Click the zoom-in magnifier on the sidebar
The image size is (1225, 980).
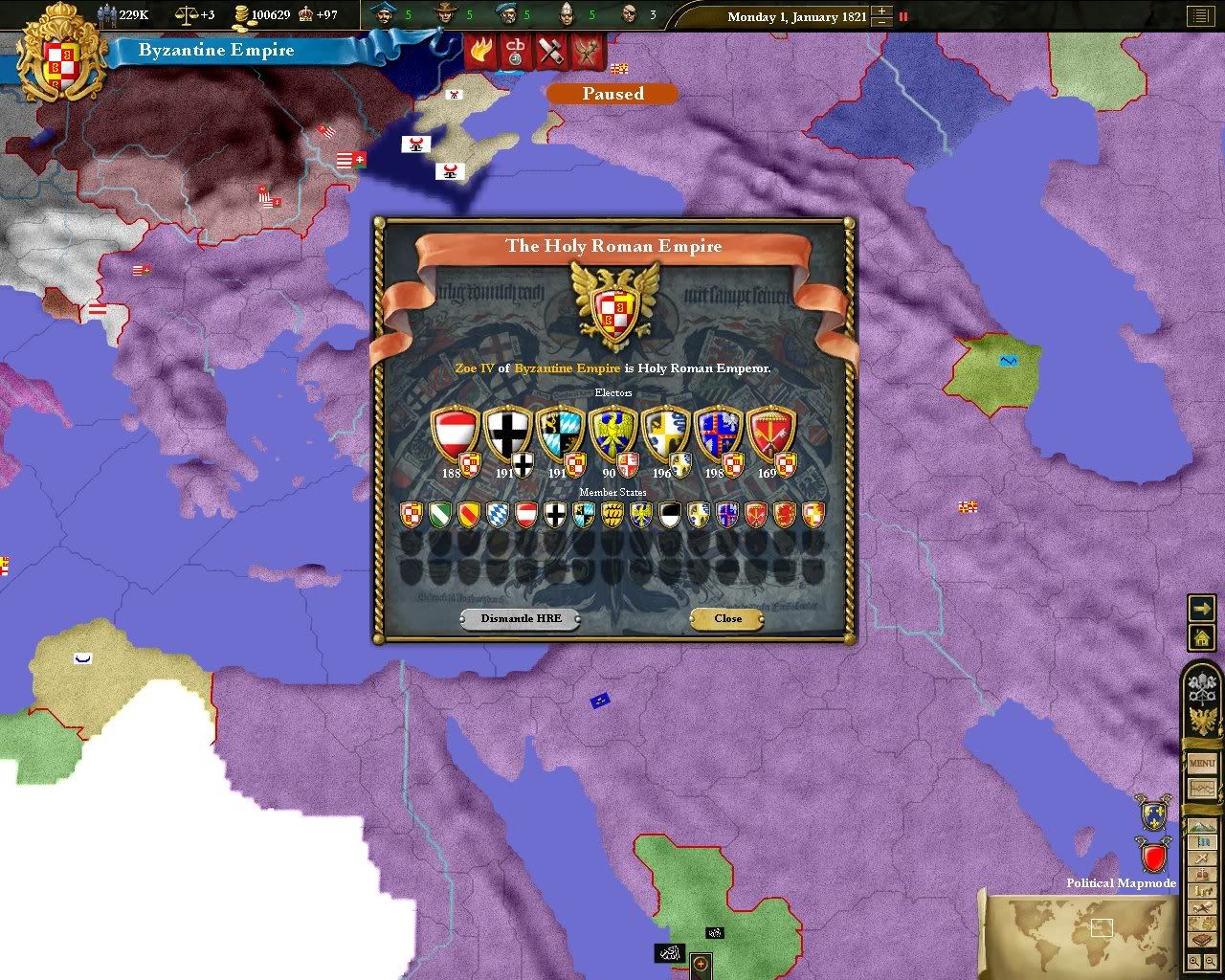coord(1194,960)
